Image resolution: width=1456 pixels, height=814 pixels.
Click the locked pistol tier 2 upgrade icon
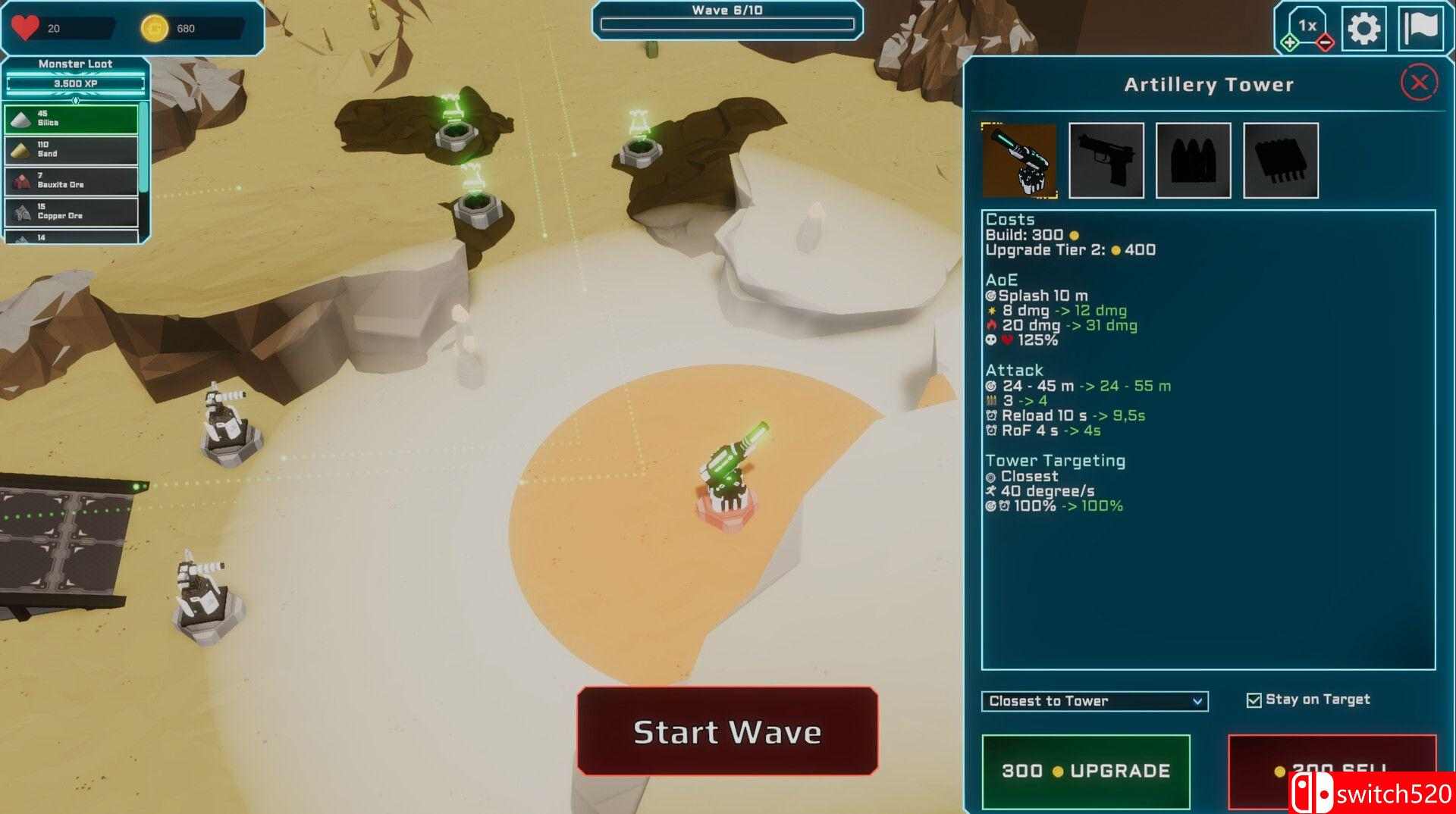coord(1107,160)
